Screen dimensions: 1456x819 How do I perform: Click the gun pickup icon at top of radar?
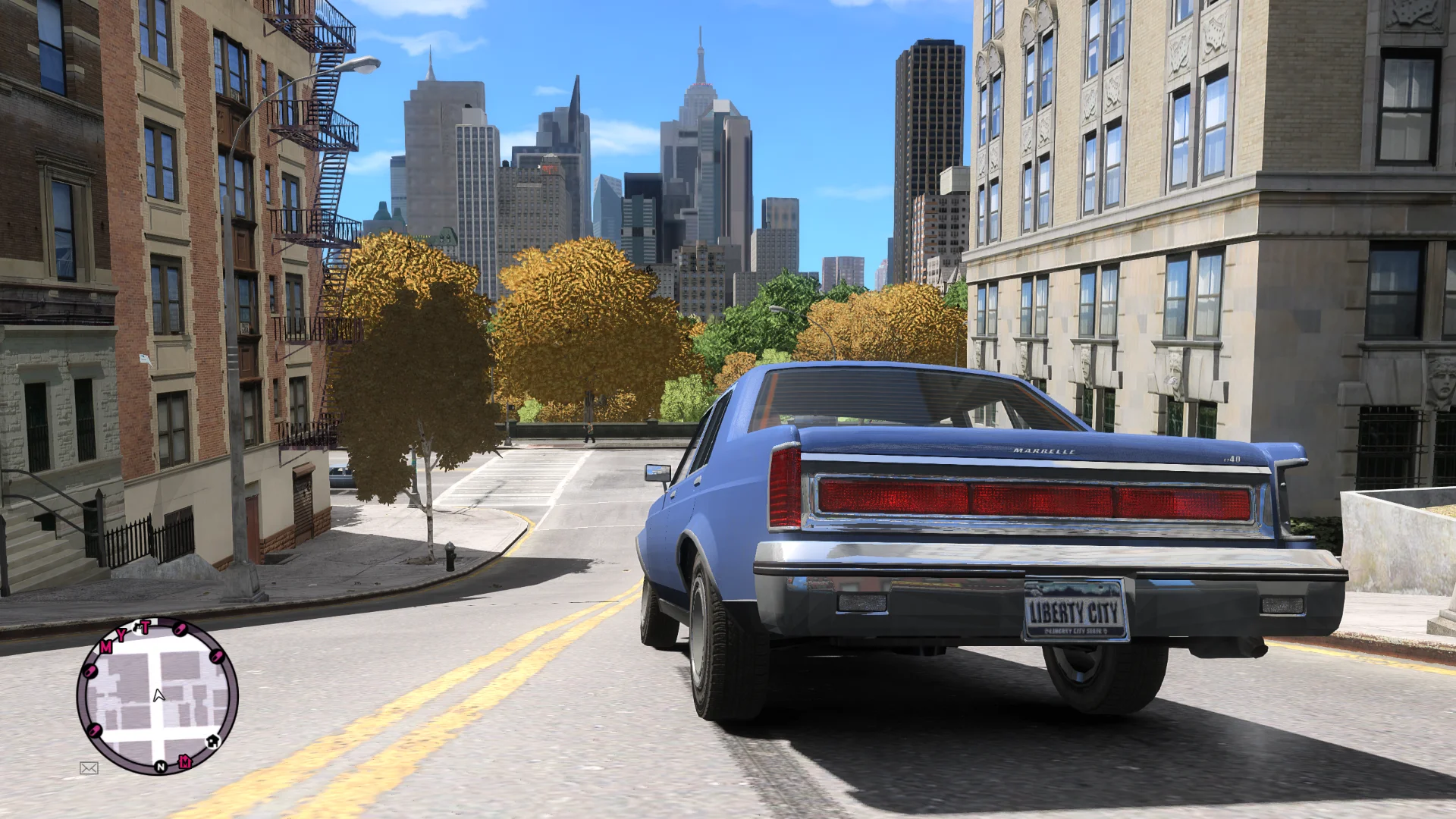tap(138, 628)
